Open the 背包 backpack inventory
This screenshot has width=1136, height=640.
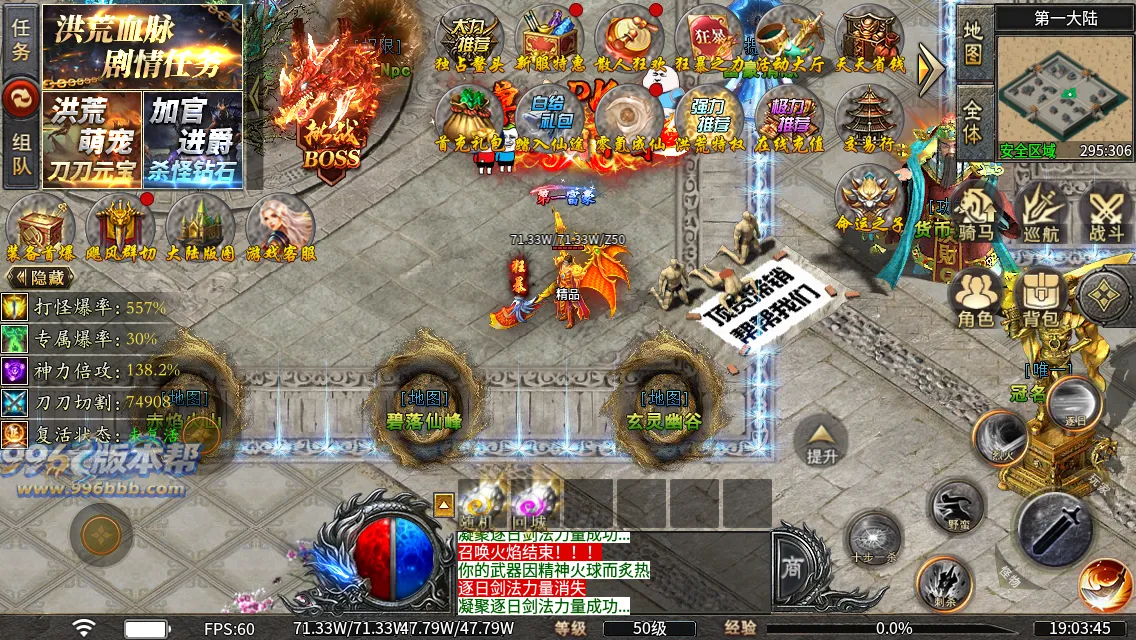click(1040, 299)
